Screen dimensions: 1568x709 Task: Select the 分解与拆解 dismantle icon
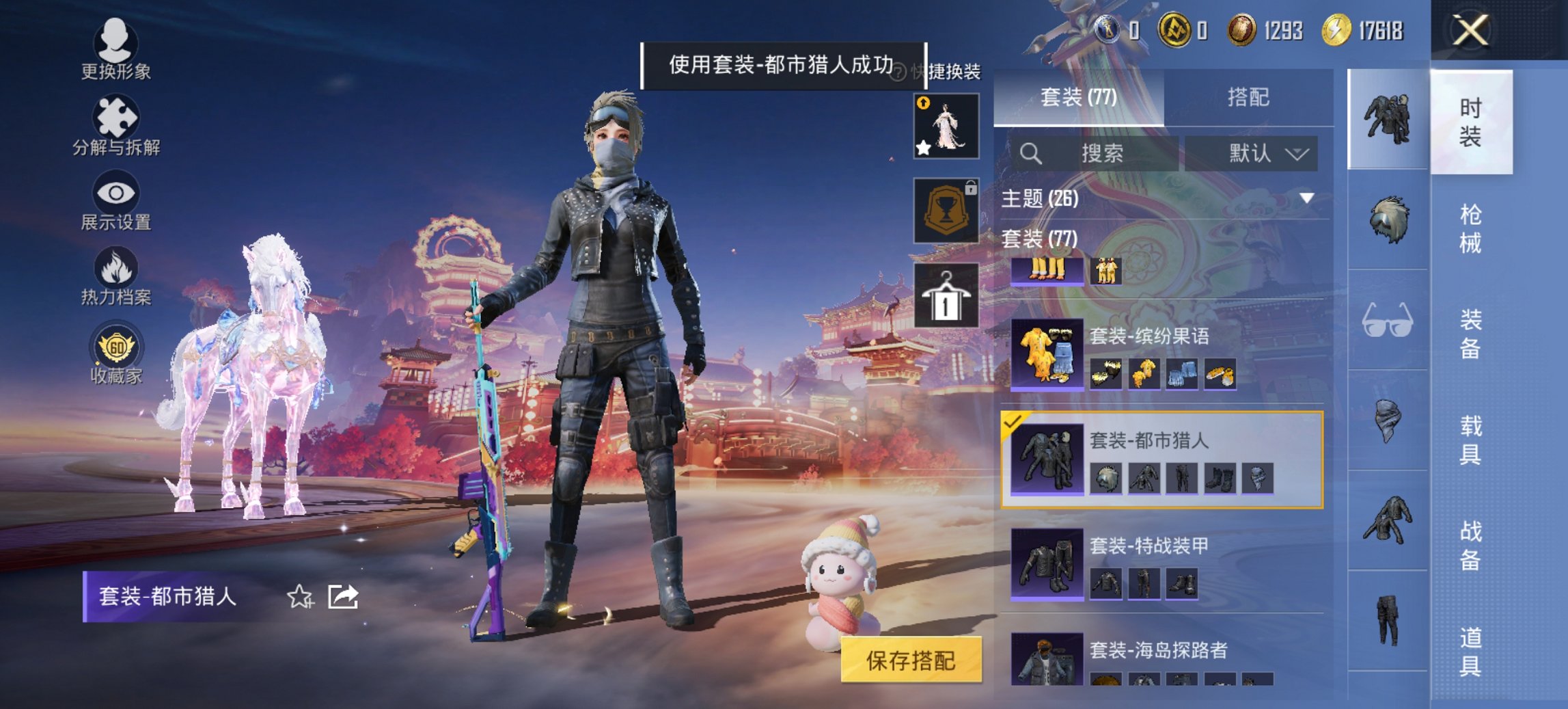116,125
